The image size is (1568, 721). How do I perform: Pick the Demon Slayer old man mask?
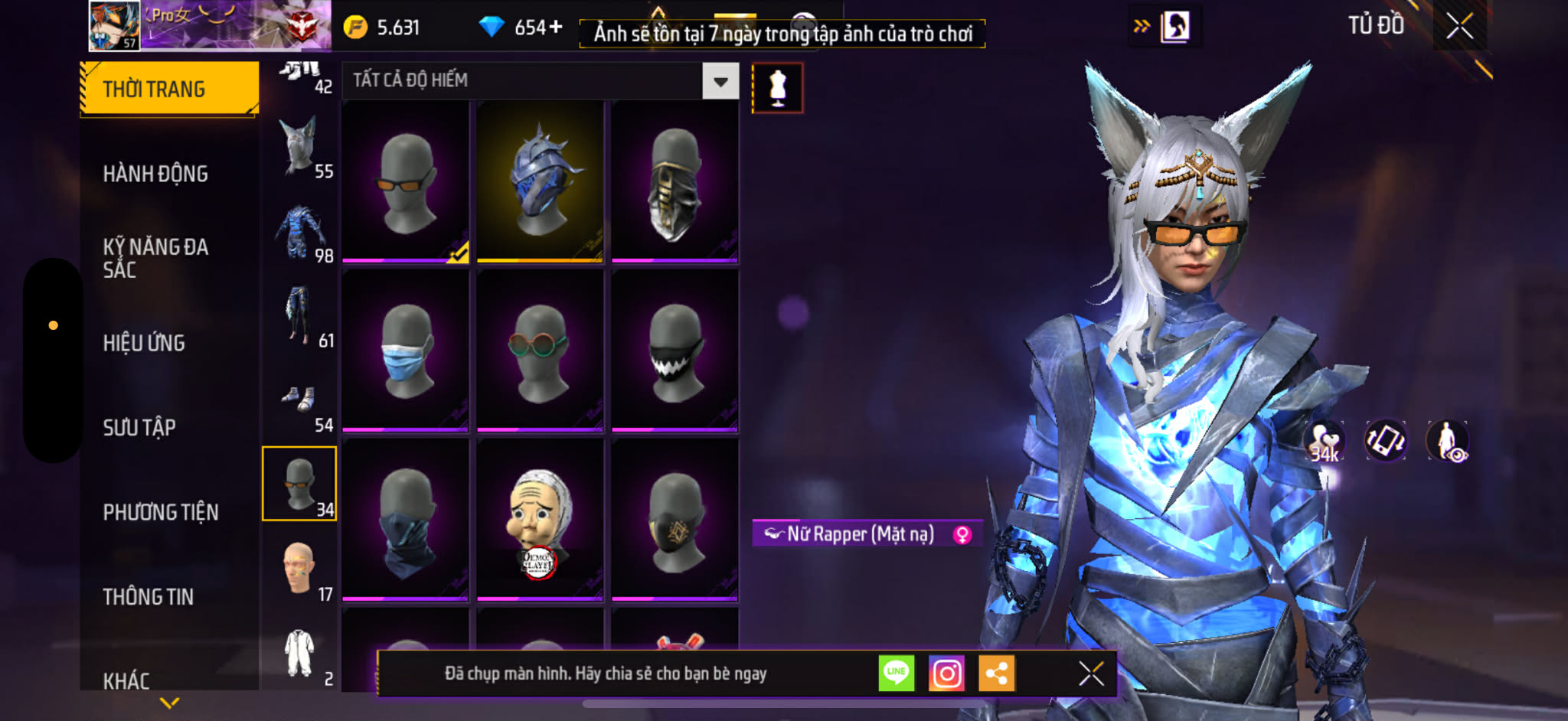[x=540, y=520]
